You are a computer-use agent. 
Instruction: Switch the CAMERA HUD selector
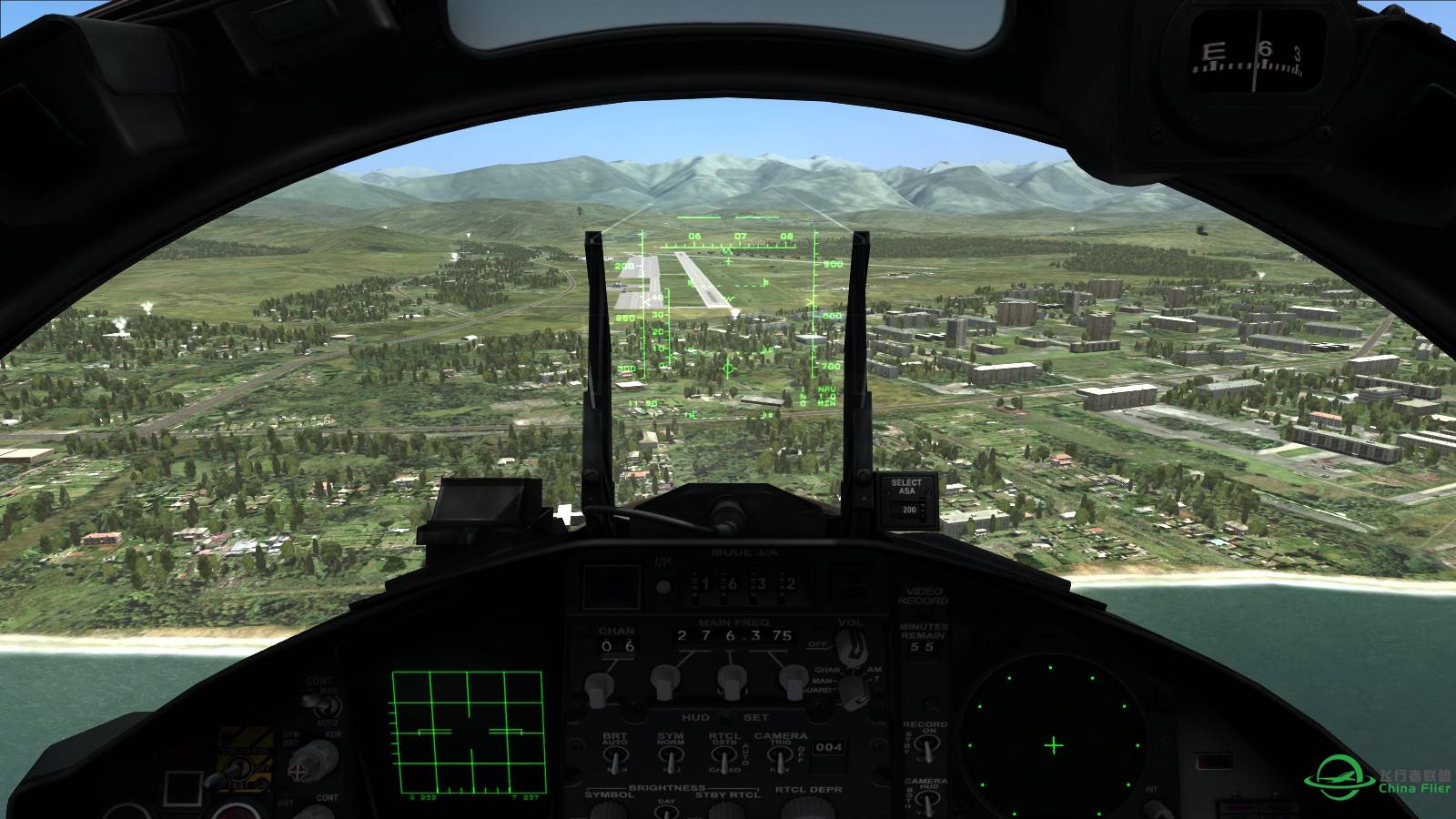928,799
